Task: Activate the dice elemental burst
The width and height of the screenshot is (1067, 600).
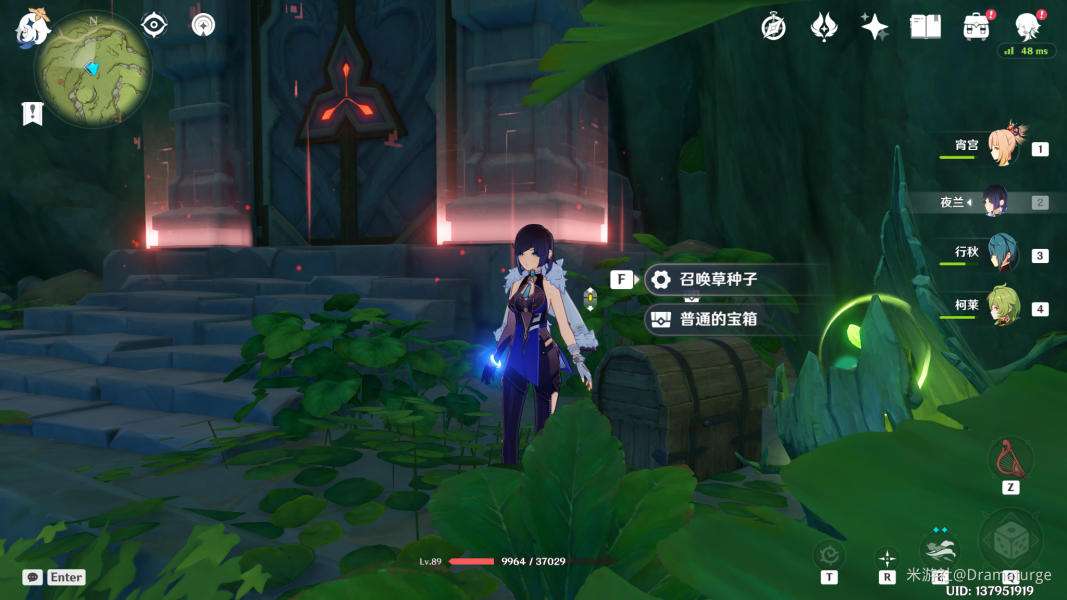Action: 1010,539
